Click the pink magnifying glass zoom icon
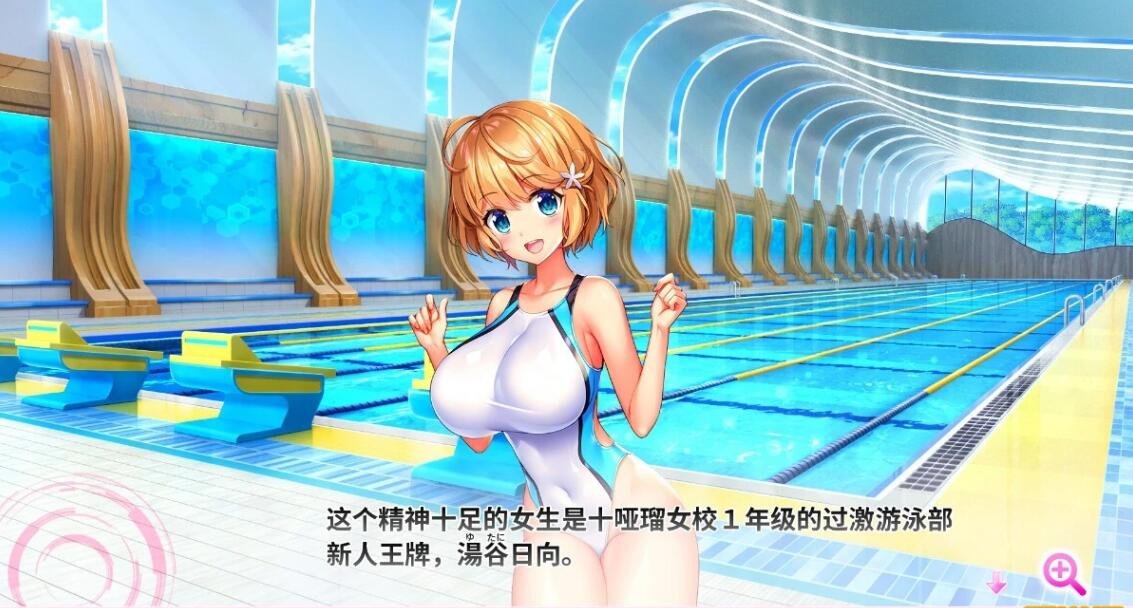 point(1063,573)
